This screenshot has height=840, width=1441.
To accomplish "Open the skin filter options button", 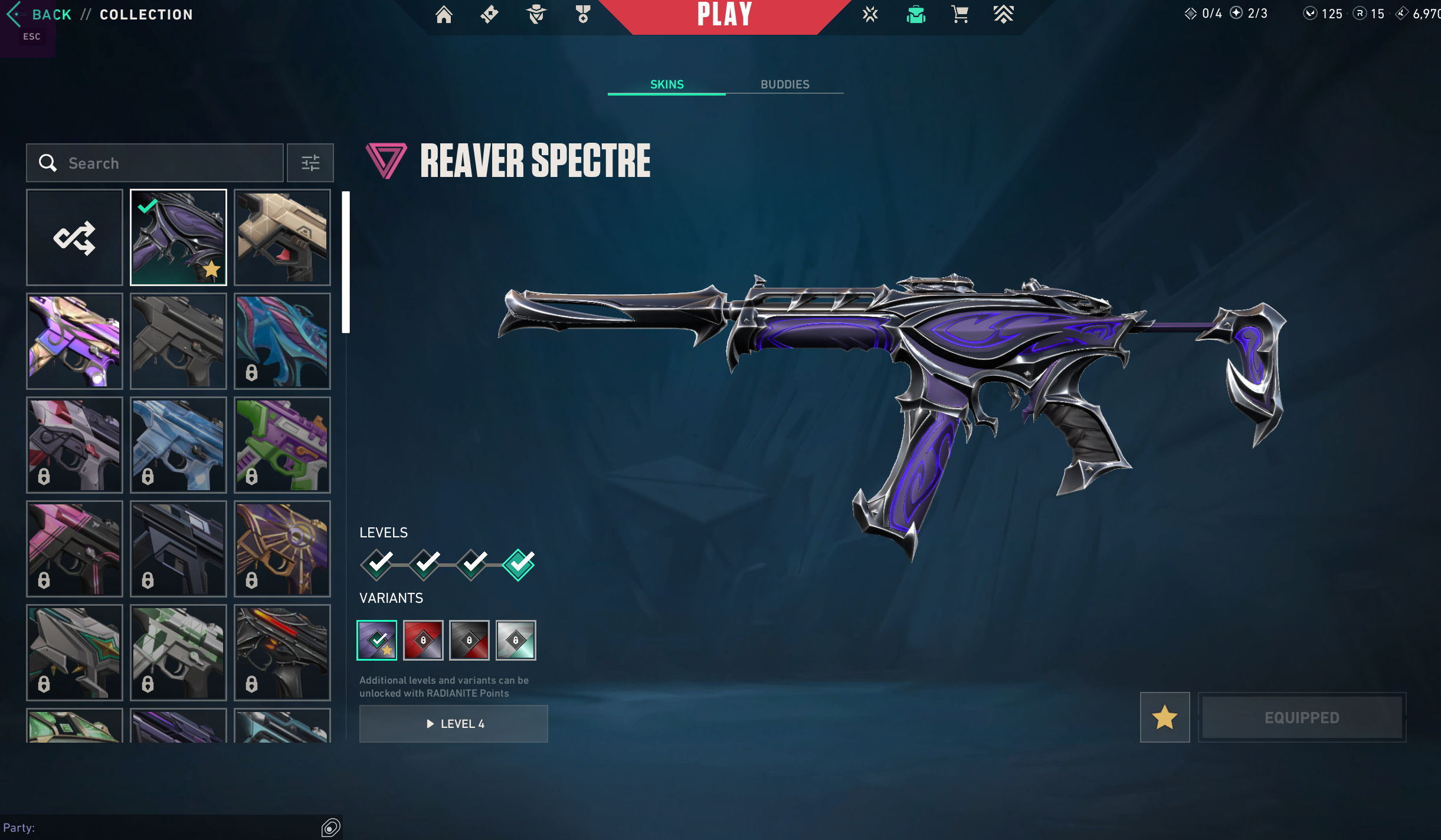I will (x=310, y=163).
